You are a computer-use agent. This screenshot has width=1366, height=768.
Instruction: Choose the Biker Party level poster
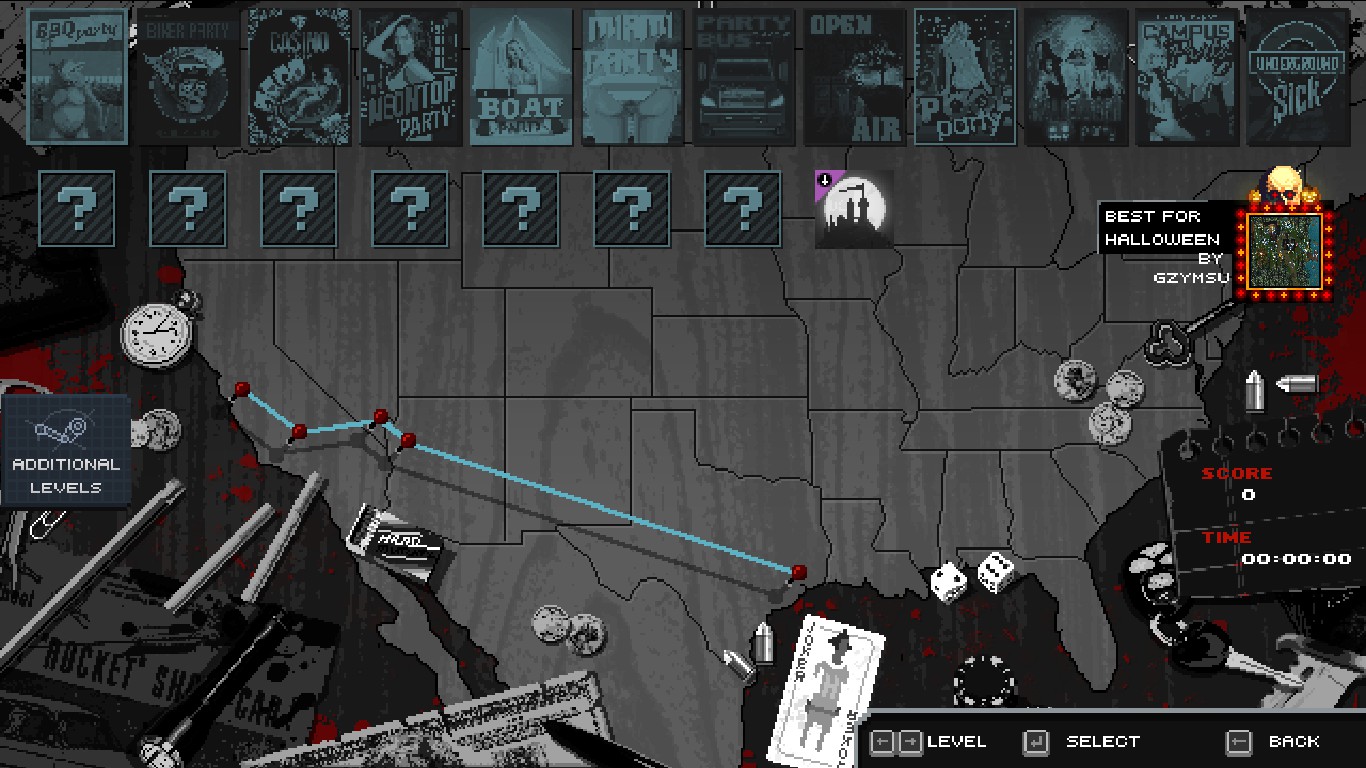coord(189,77)
